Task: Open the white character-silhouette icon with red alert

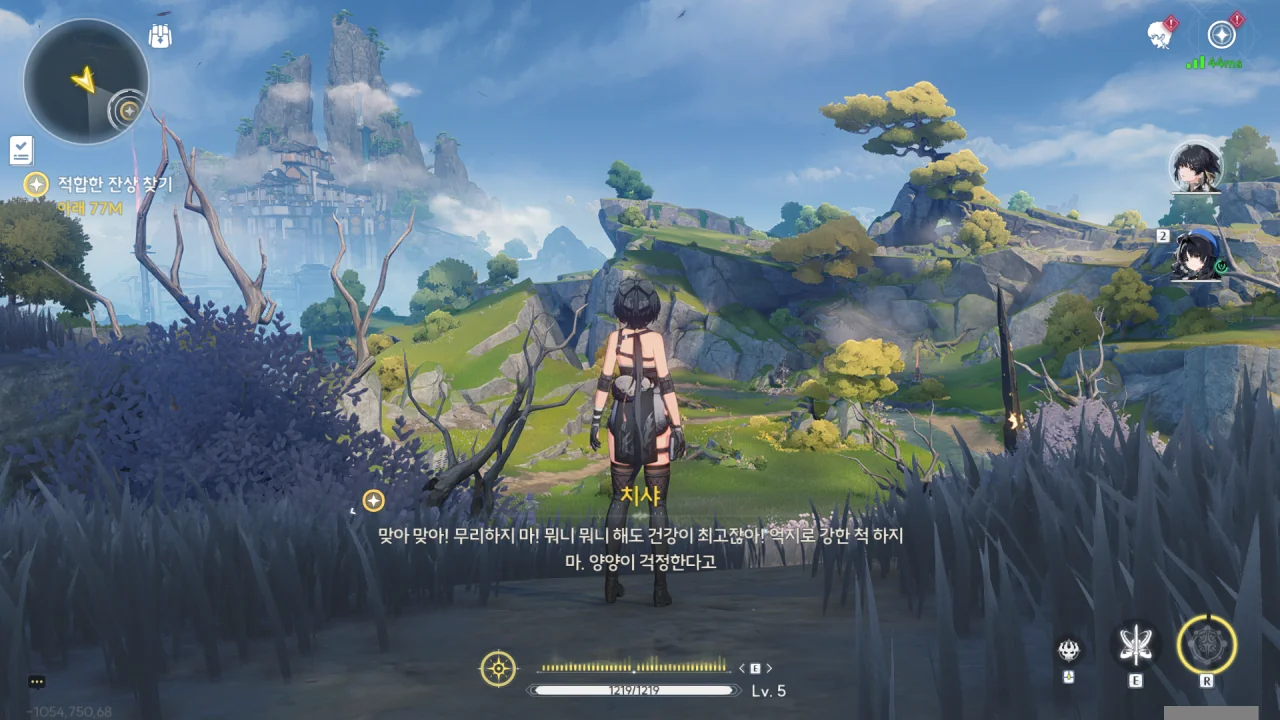Action: coord(1160,34)
